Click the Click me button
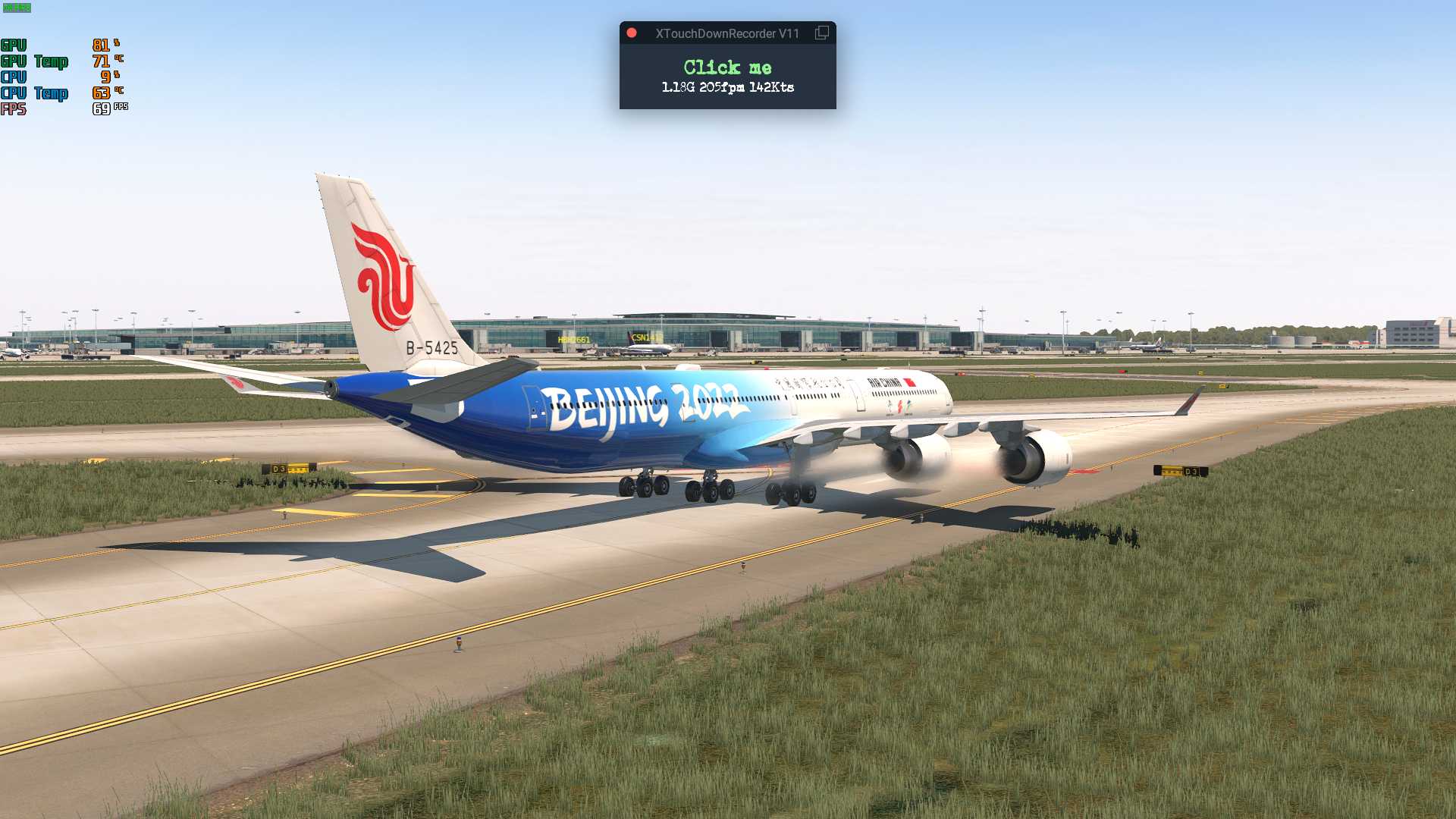Image resolution: width=1456 pixels, height=819 pixels. tap(726, 67)
